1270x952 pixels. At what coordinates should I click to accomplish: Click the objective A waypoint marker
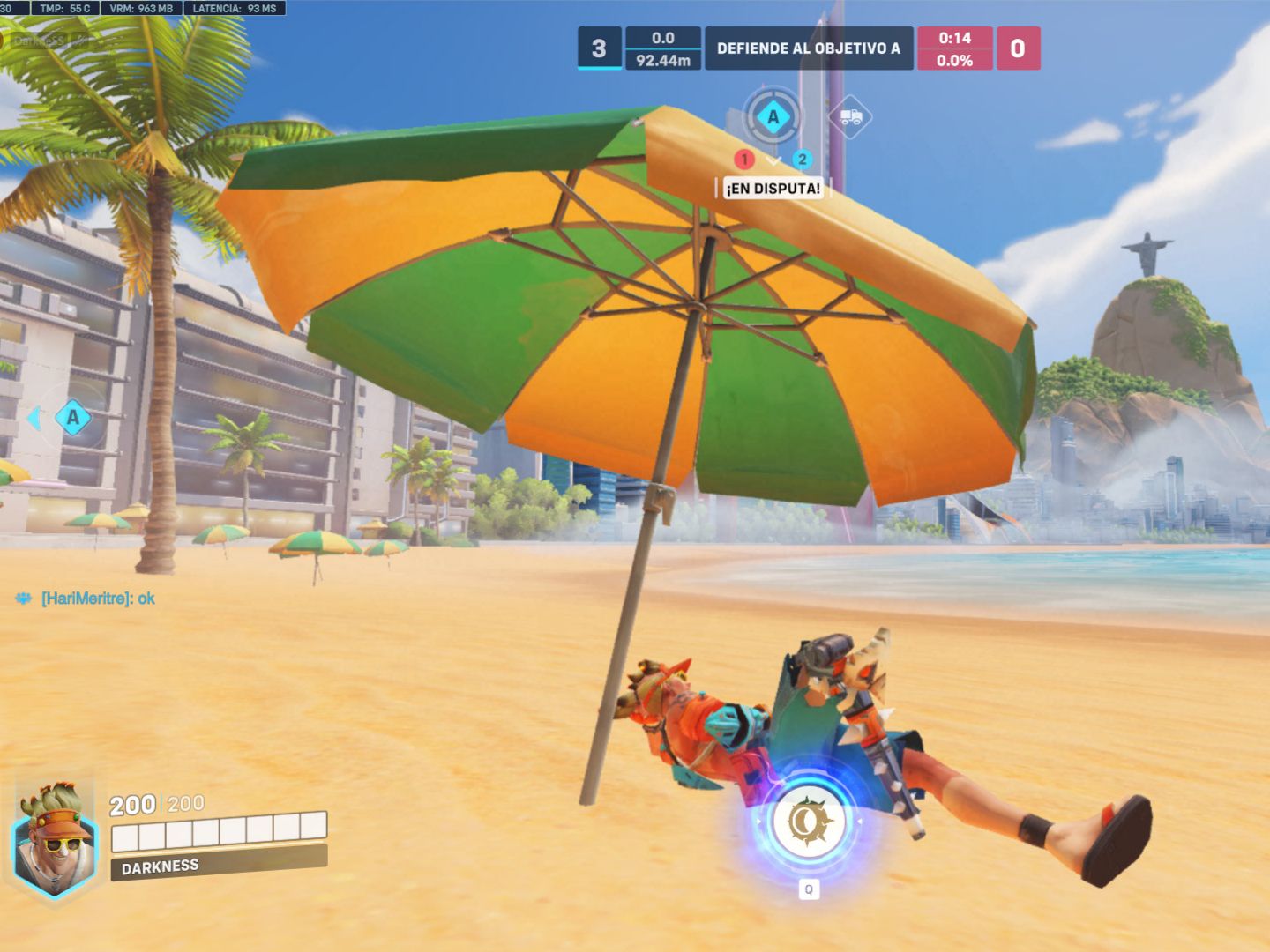(x=72, y=417)
